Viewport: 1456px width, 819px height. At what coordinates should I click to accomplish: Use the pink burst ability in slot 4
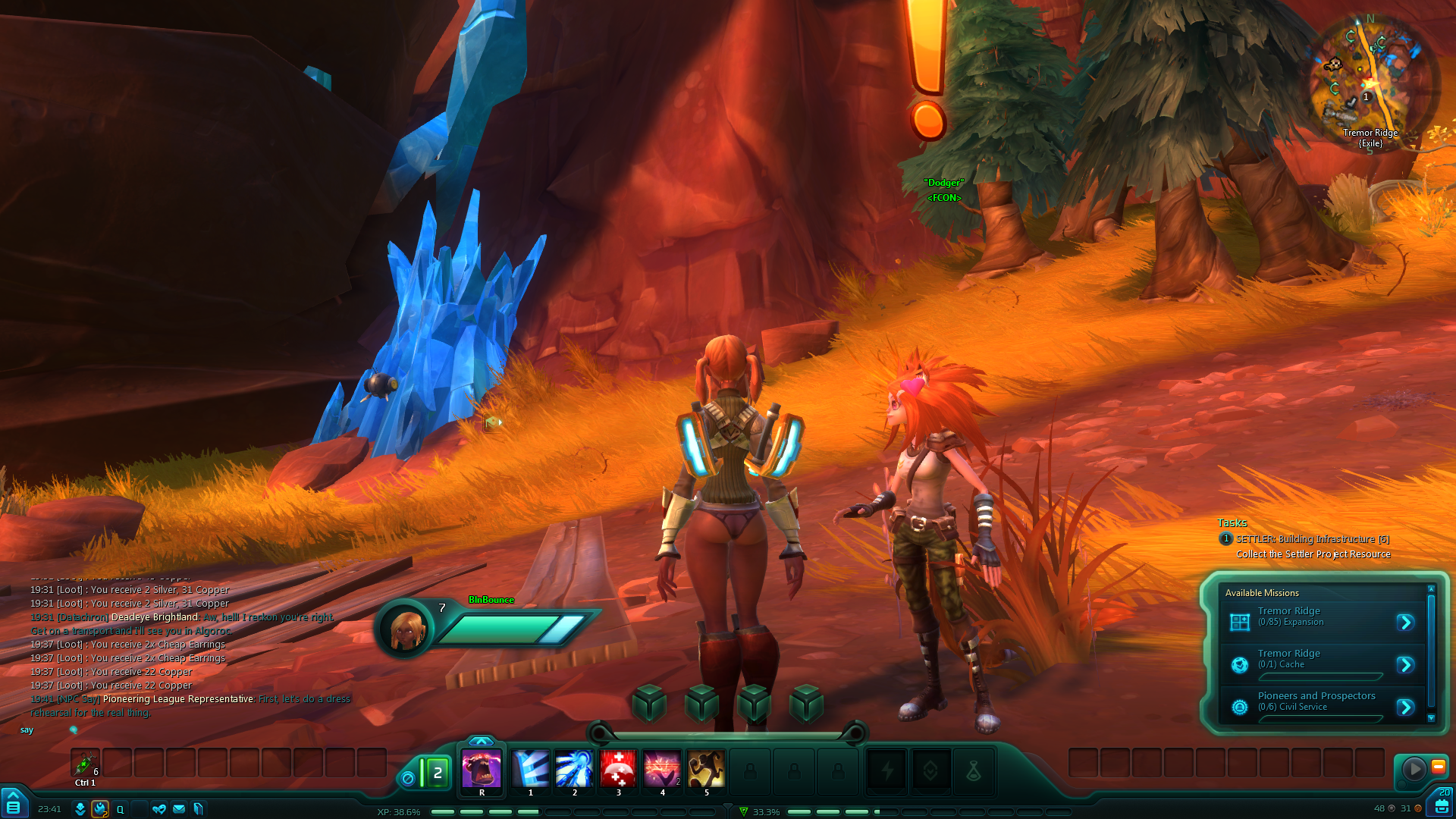coord(662,769)
